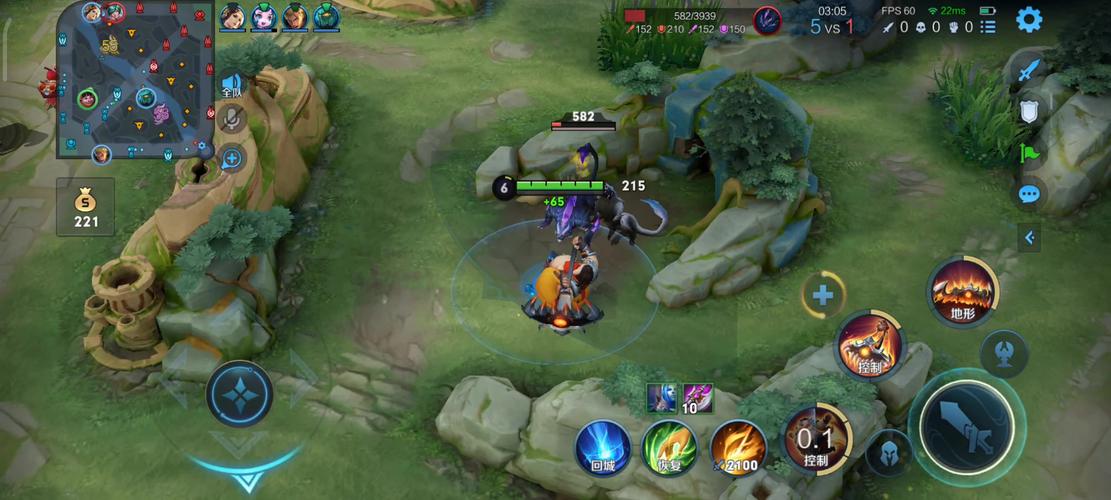1111x500 pixels.
Task: Open the quick chat speech bubble
Action: (x=1029, y=194)
